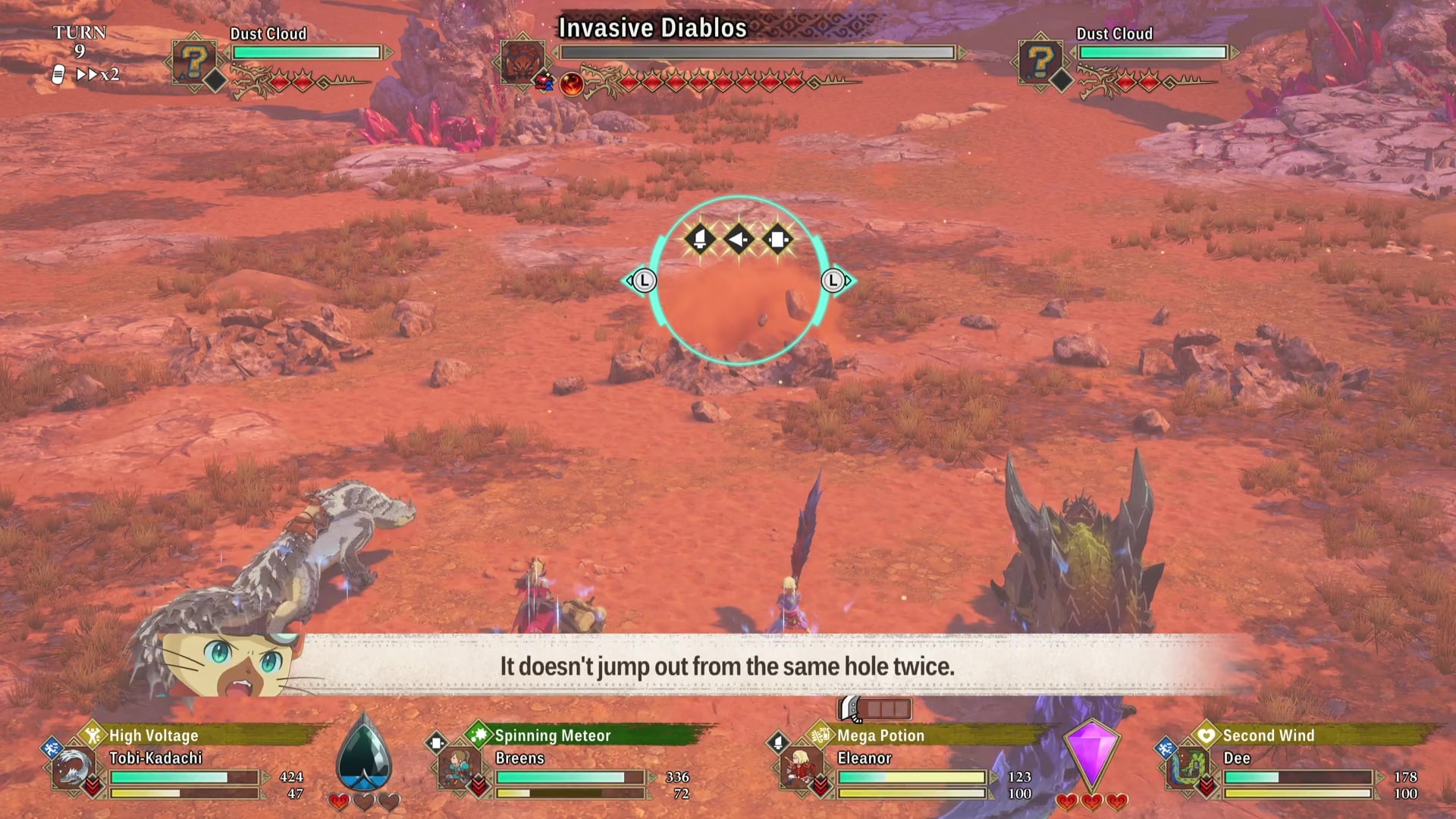Toggle the x2 fast-forward battle speed

point(98,74)
